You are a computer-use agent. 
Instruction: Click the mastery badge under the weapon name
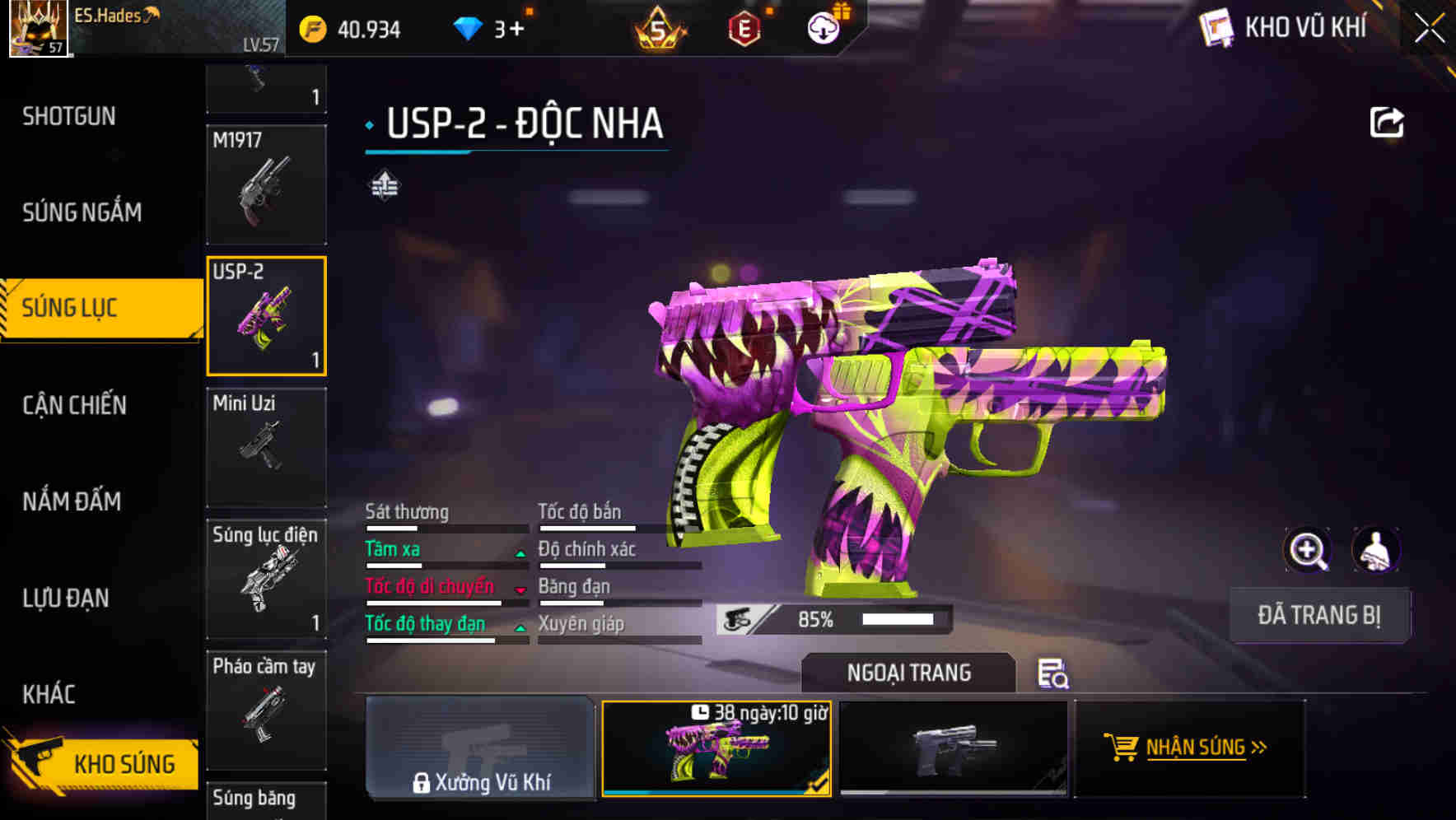pyautogui.click(x=384, y=183)
